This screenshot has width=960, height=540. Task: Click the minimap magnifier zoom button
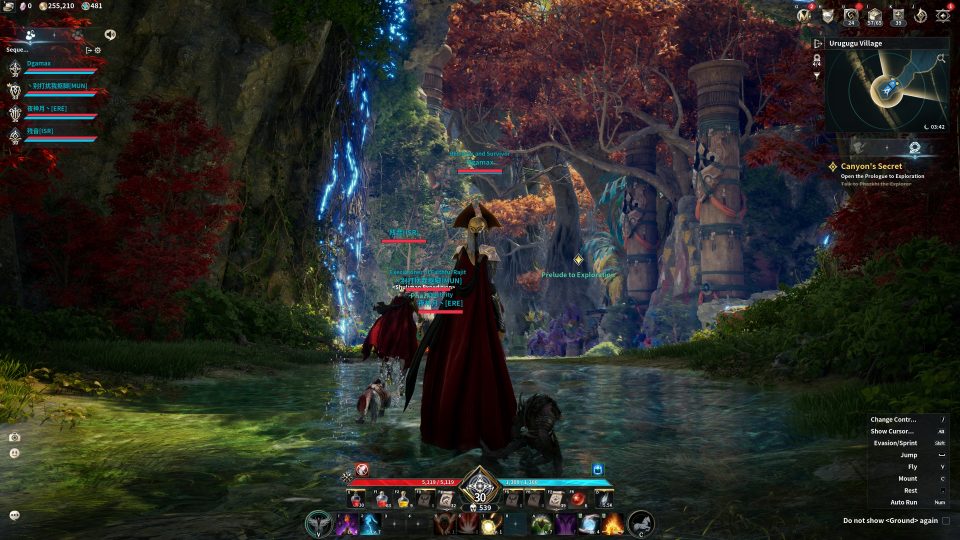(x=941, y=58)
